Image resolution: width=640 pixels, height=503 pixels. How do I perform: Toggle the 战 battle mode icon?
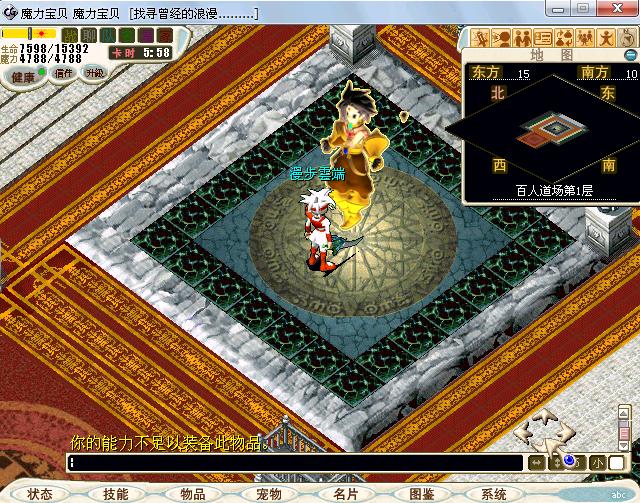click(x=70, y=35)
